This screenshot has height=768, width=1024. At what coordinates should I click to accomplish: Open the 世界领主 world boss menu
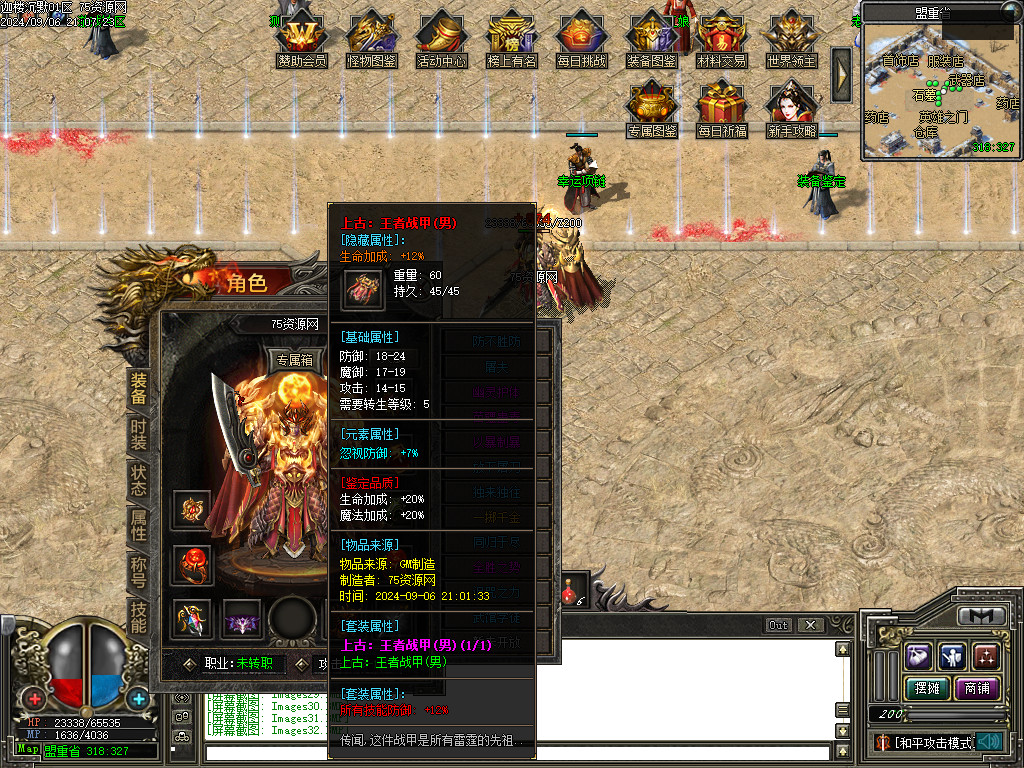[792, 40]
